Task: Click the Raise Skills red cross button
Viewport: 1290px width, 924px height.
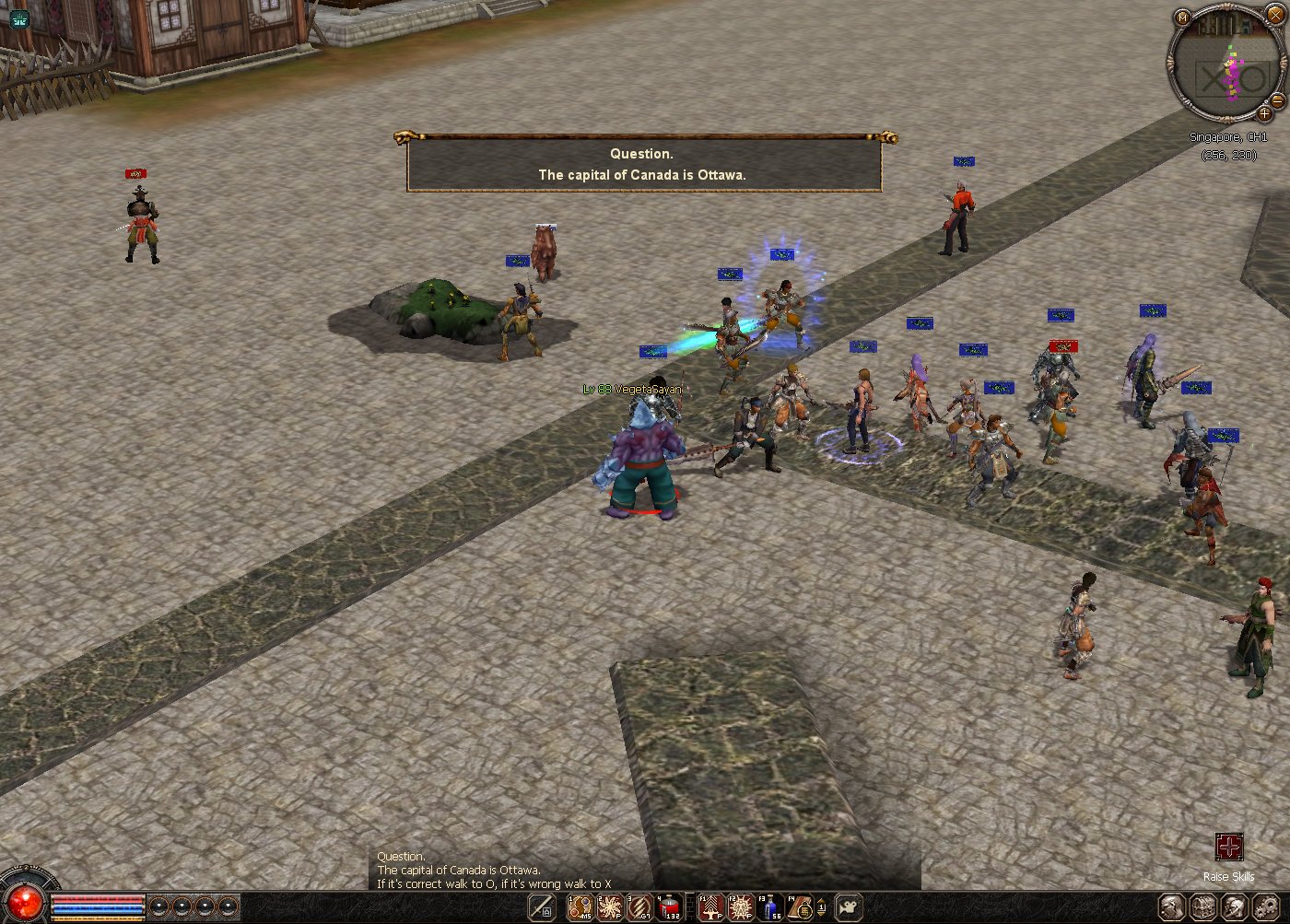Action: 1228,847
